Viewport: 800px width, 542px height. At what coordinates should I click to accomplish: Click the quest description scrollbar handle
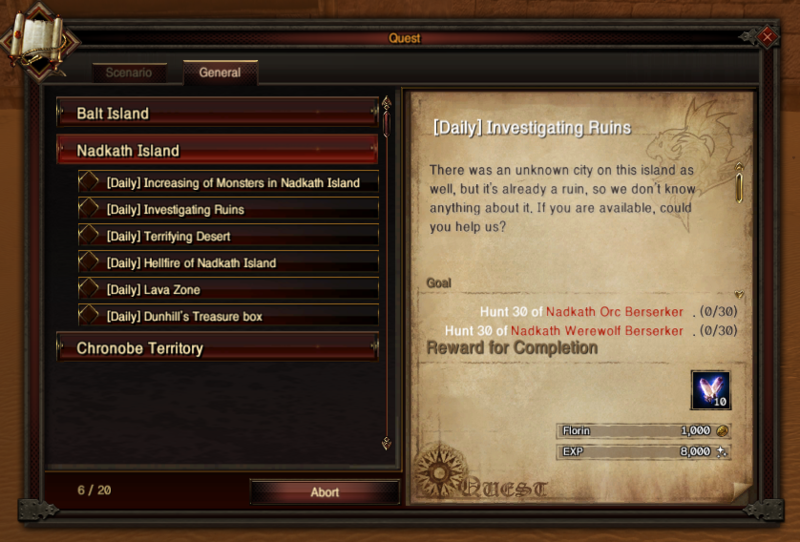(739, 187)
